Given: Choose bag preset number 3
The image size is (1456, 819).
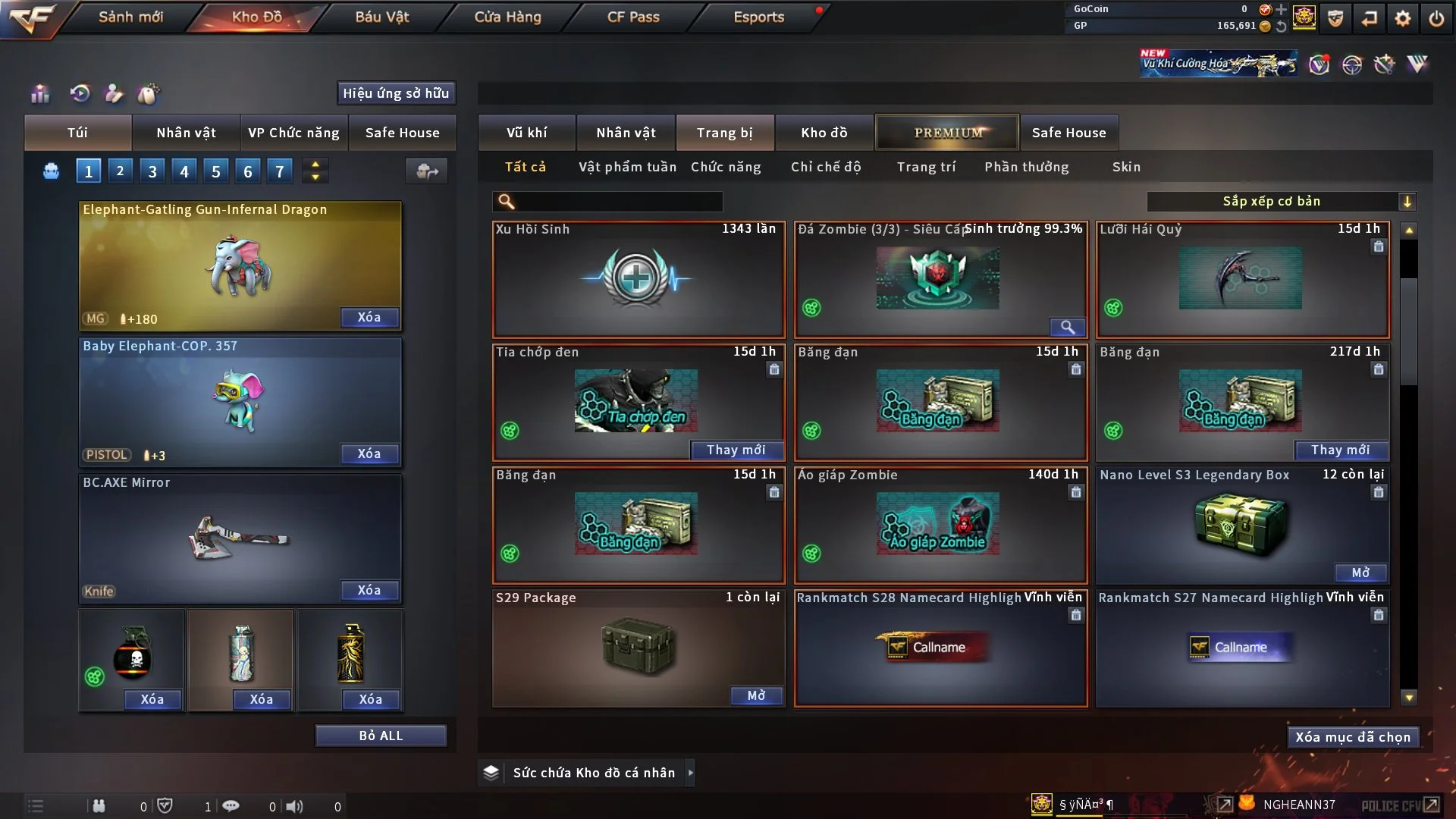Looking at the screenshot, I should point(152,171).
